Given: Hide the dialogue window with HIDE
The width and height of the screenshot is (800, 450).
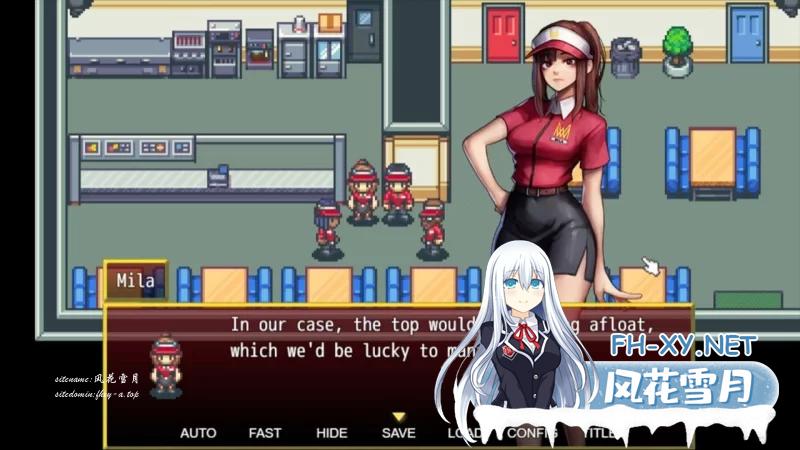Looking at the screenshot, I should [x=331, y=433].
